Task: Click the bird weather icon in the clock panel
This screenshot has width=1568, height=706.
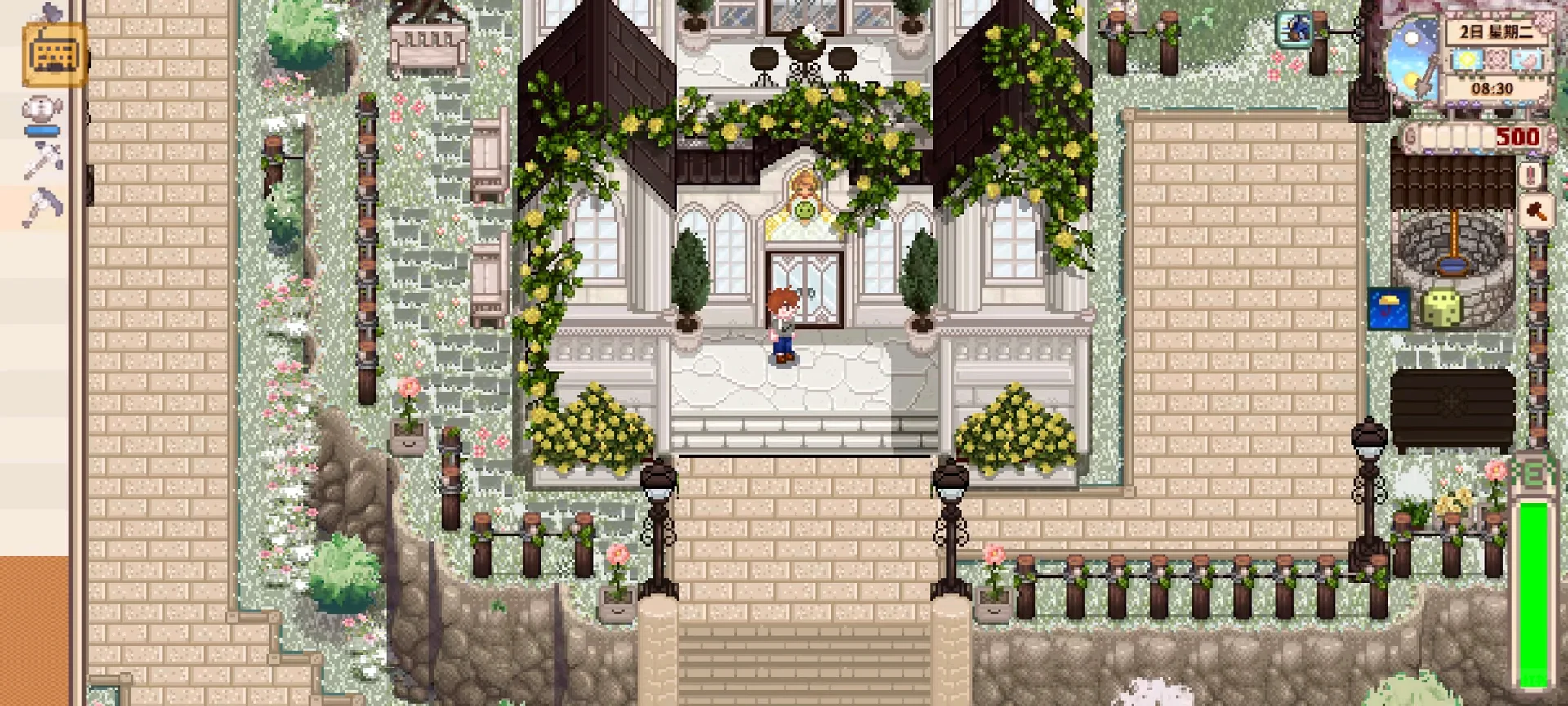Action: 1526,60
